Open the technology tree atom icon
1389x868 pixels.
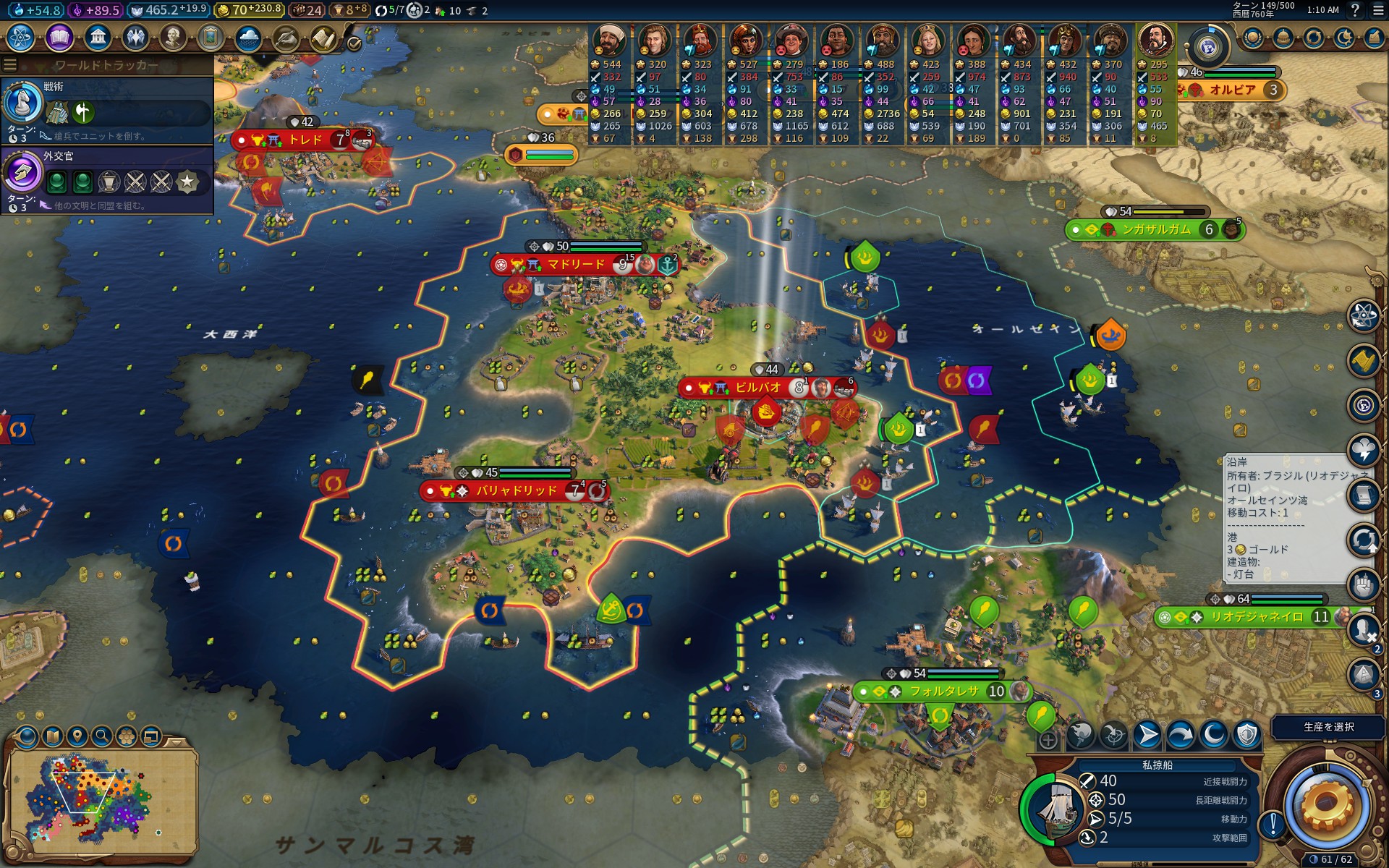pyautogui.click(x=21, y=38)
